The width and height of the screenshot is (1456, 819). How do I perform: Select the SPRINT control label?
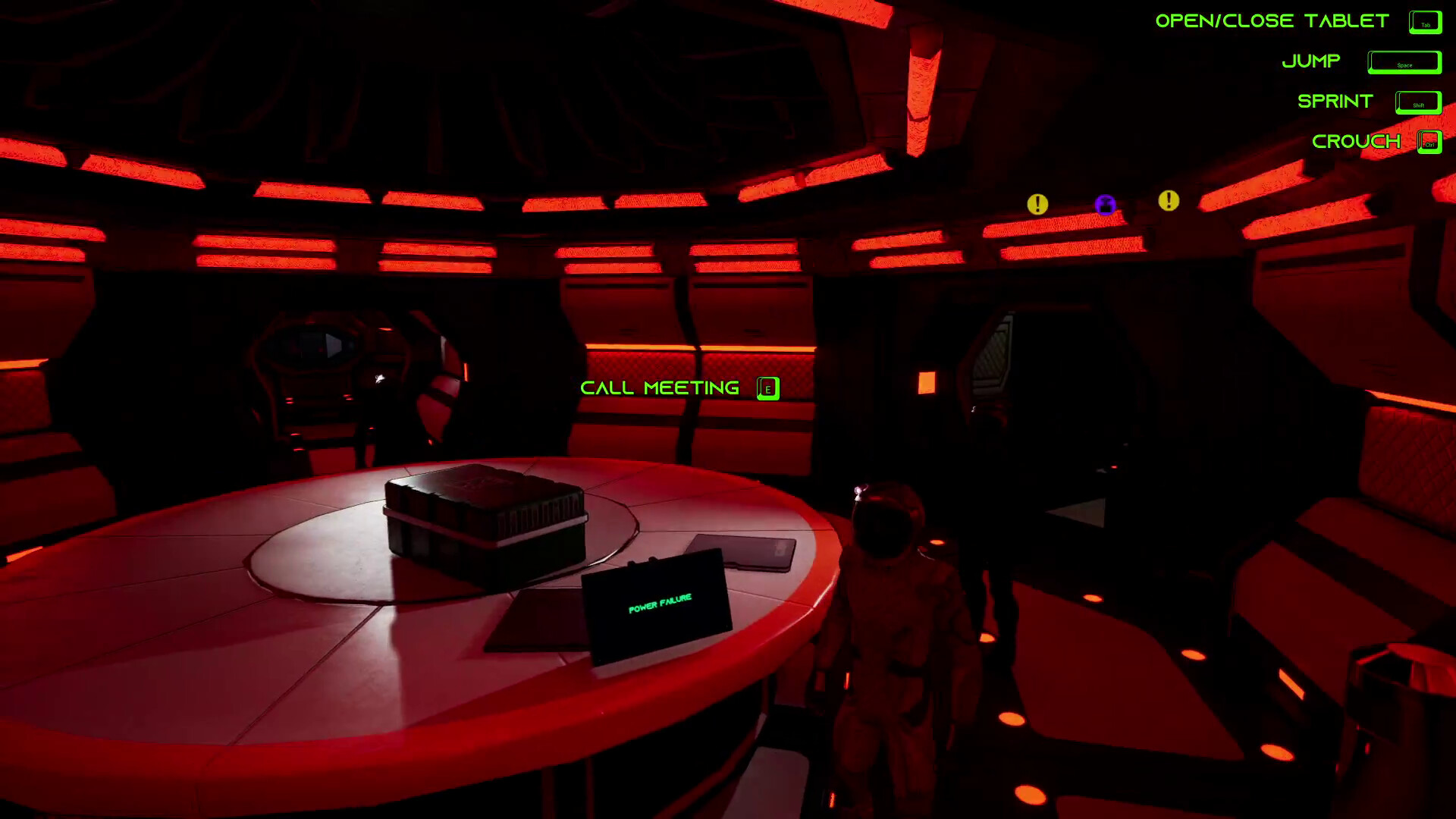(x=1334, y=102)
